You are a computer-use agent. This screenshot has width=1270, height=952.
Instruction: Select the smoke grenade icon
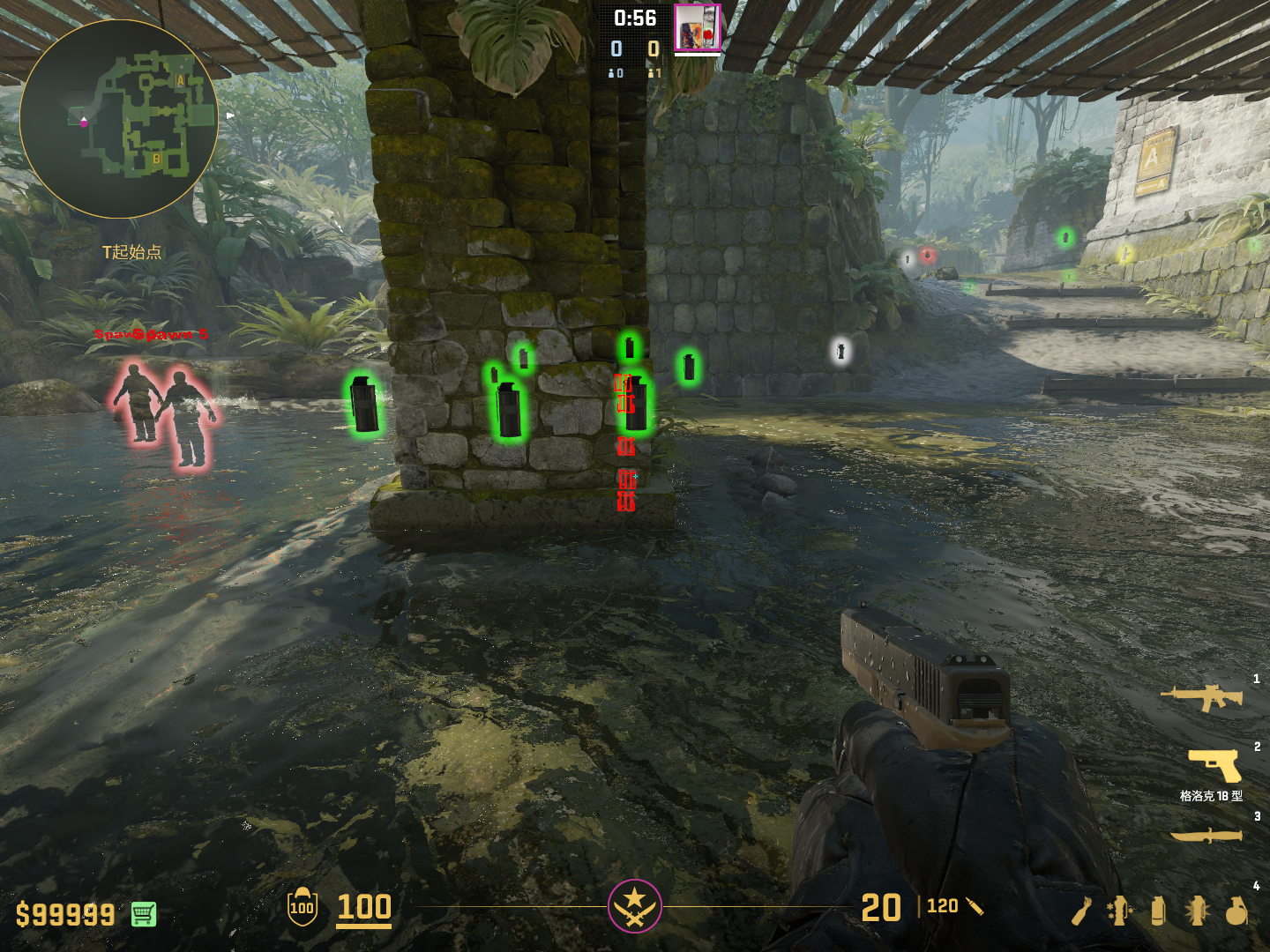pos(1158,911)
